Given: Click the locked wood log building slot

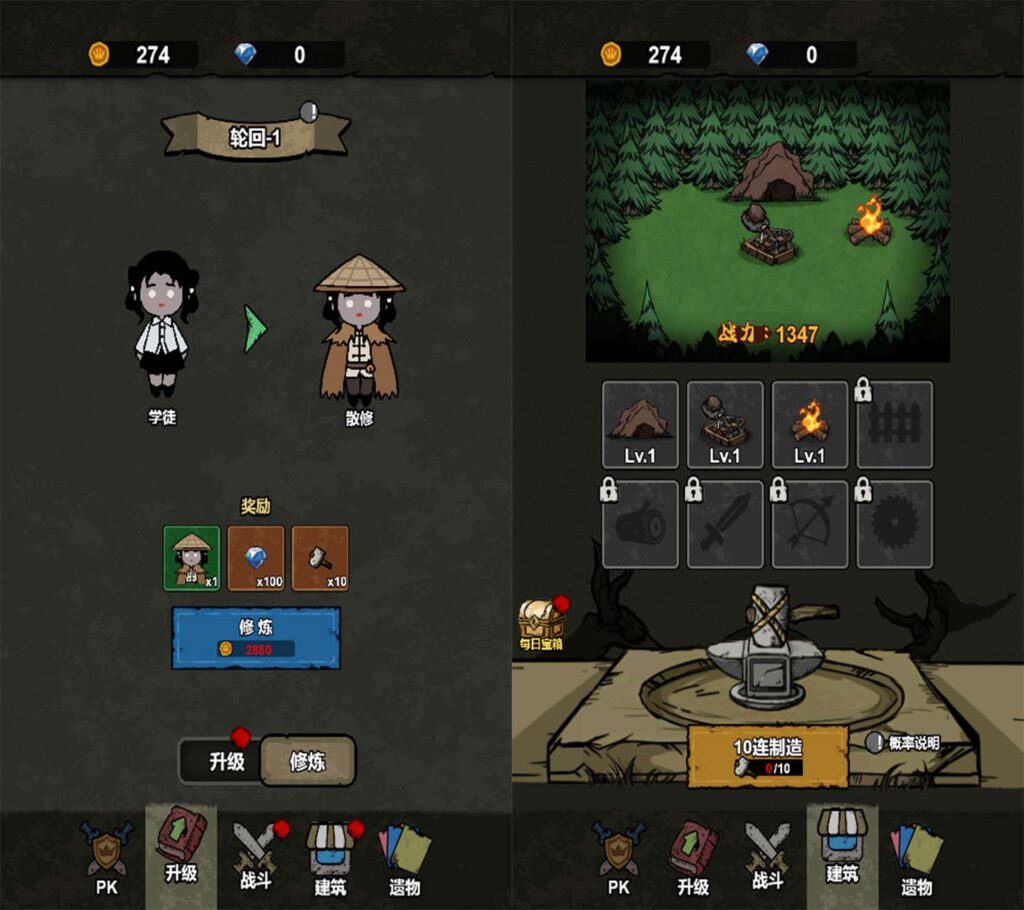Looking at the screenshot, I should tap(640, 524).
